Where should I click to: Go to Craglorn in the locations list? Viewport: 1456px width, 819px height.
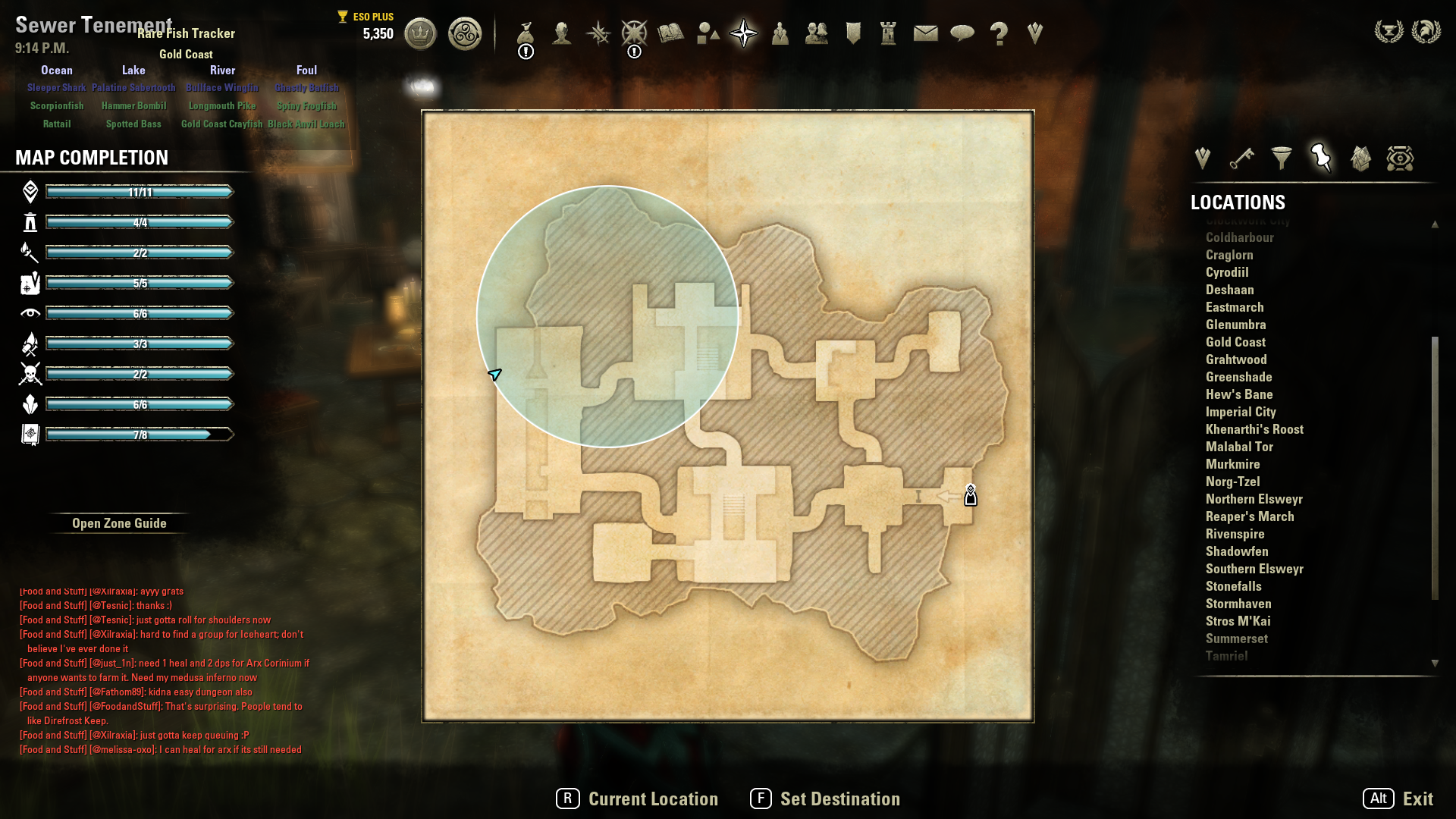[x=1229, y=255]
